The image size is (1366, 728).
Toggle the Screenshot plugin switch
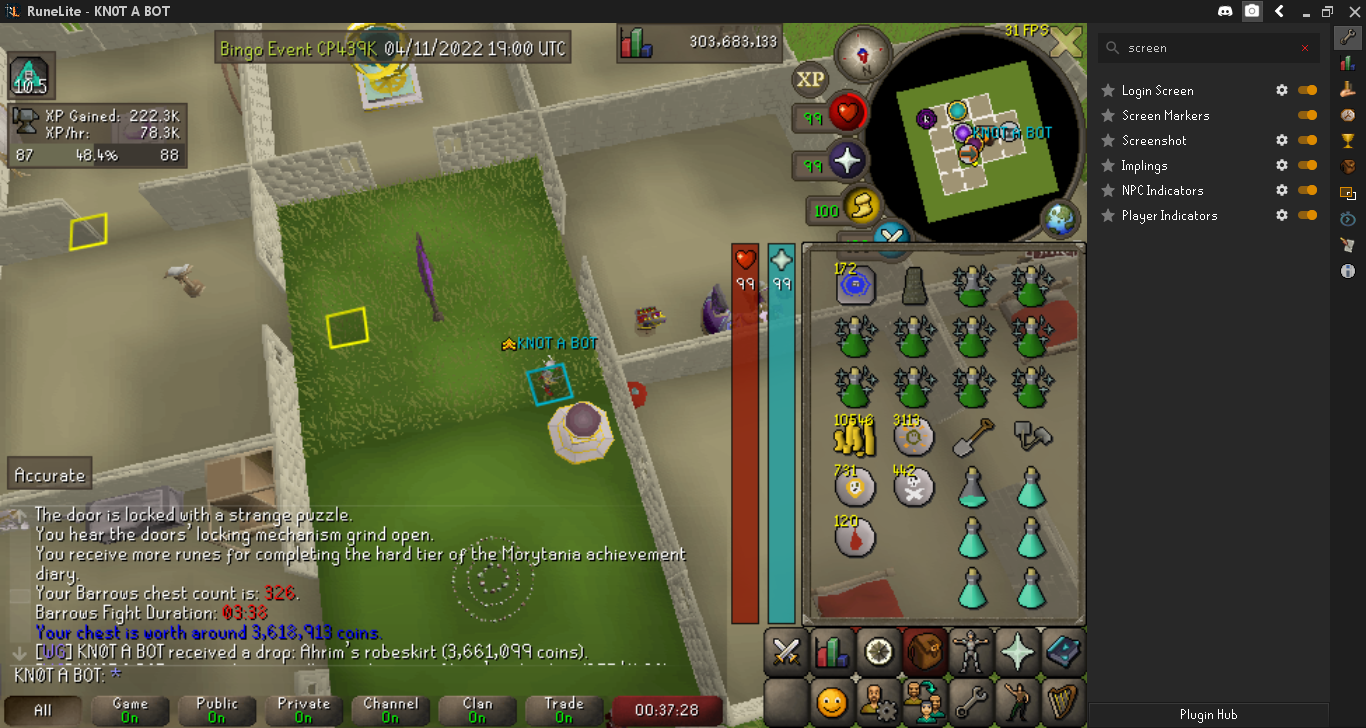[1307, 141]
